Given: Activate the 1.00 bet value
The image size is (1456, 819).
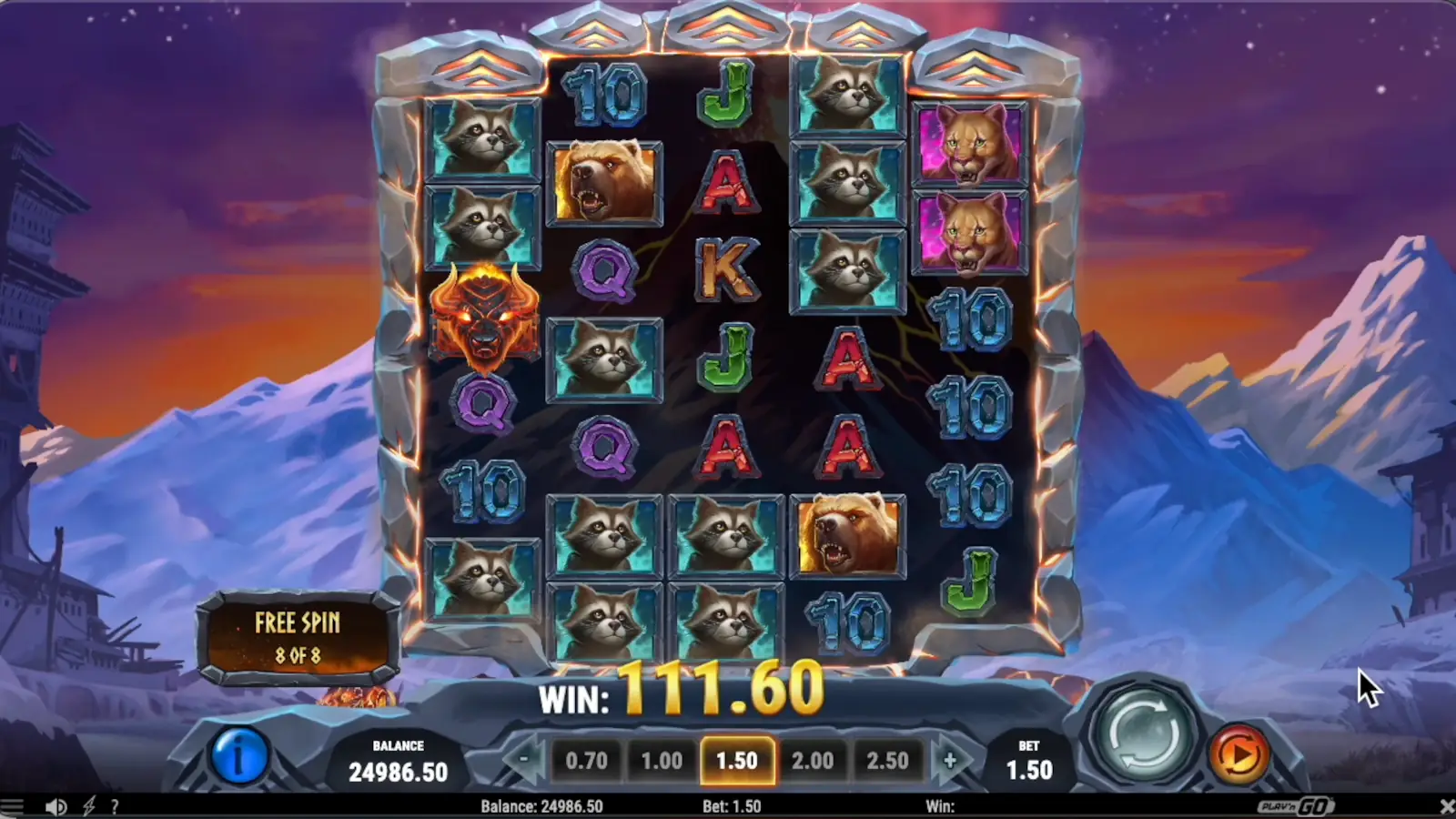Looking at the screenshot, I should [662, 760].
